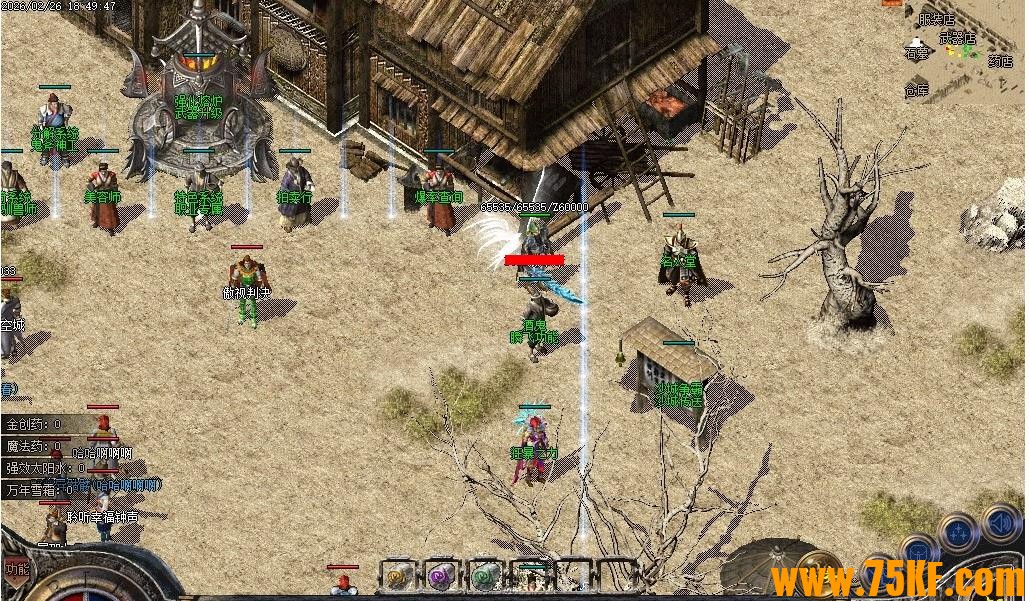
Task: Select the purple orb hotbar slot
Action: point(441,577)
